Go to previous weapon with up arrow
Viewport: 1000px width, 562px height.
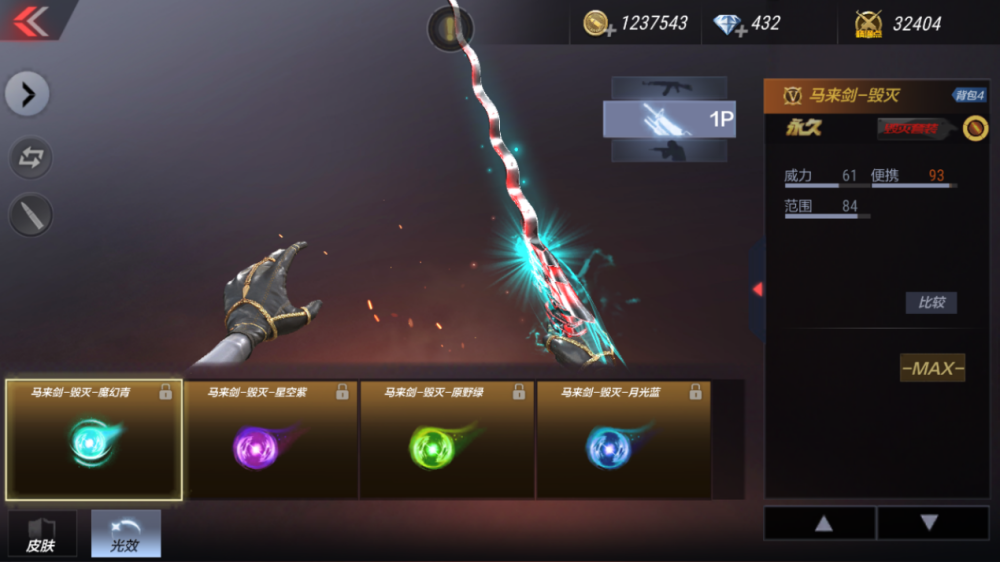pos(822,523)
